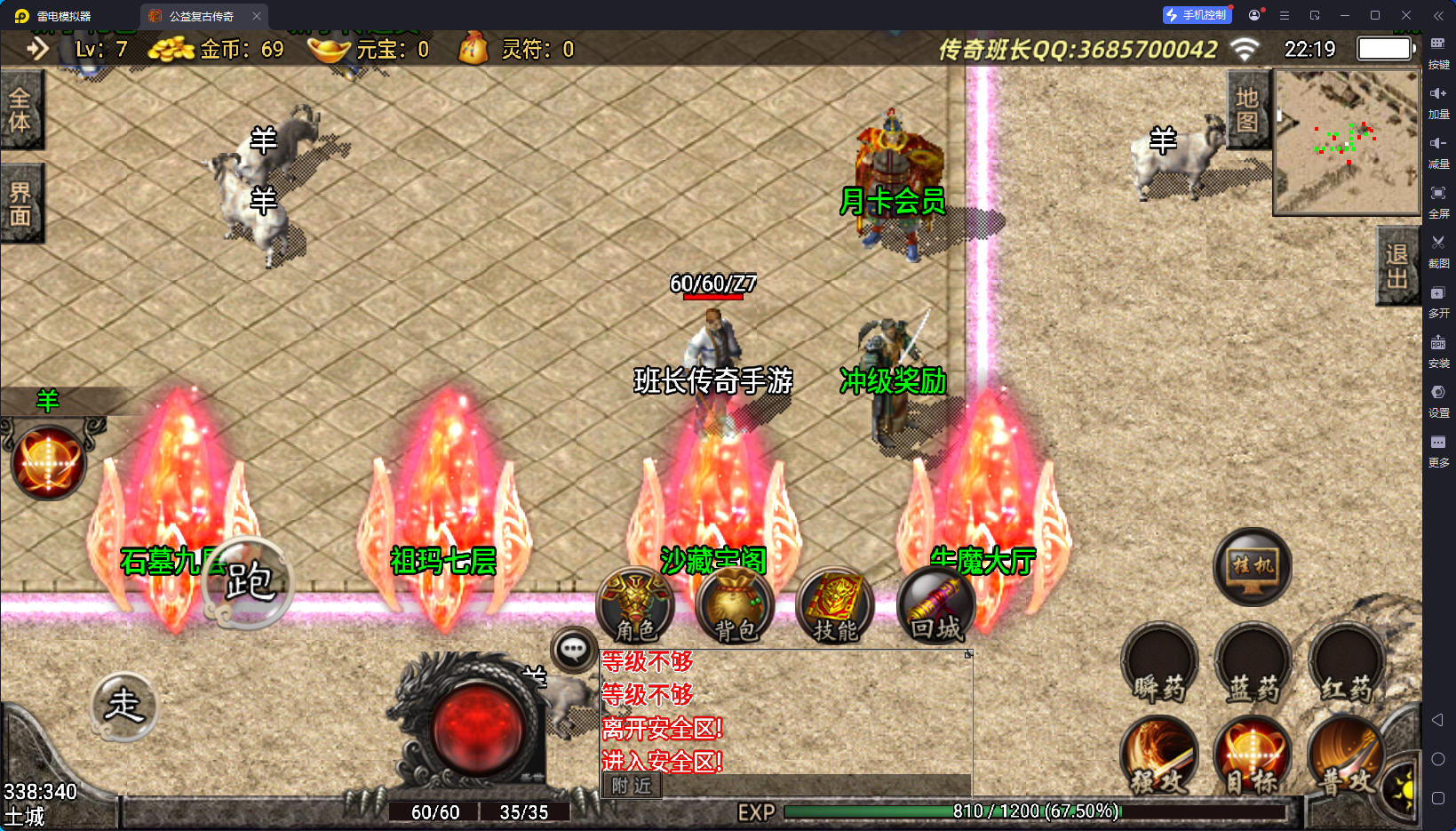This screenshot has width=1456, height=831.
Task: Click the minimap in the corner
Action: [1347, 142]
